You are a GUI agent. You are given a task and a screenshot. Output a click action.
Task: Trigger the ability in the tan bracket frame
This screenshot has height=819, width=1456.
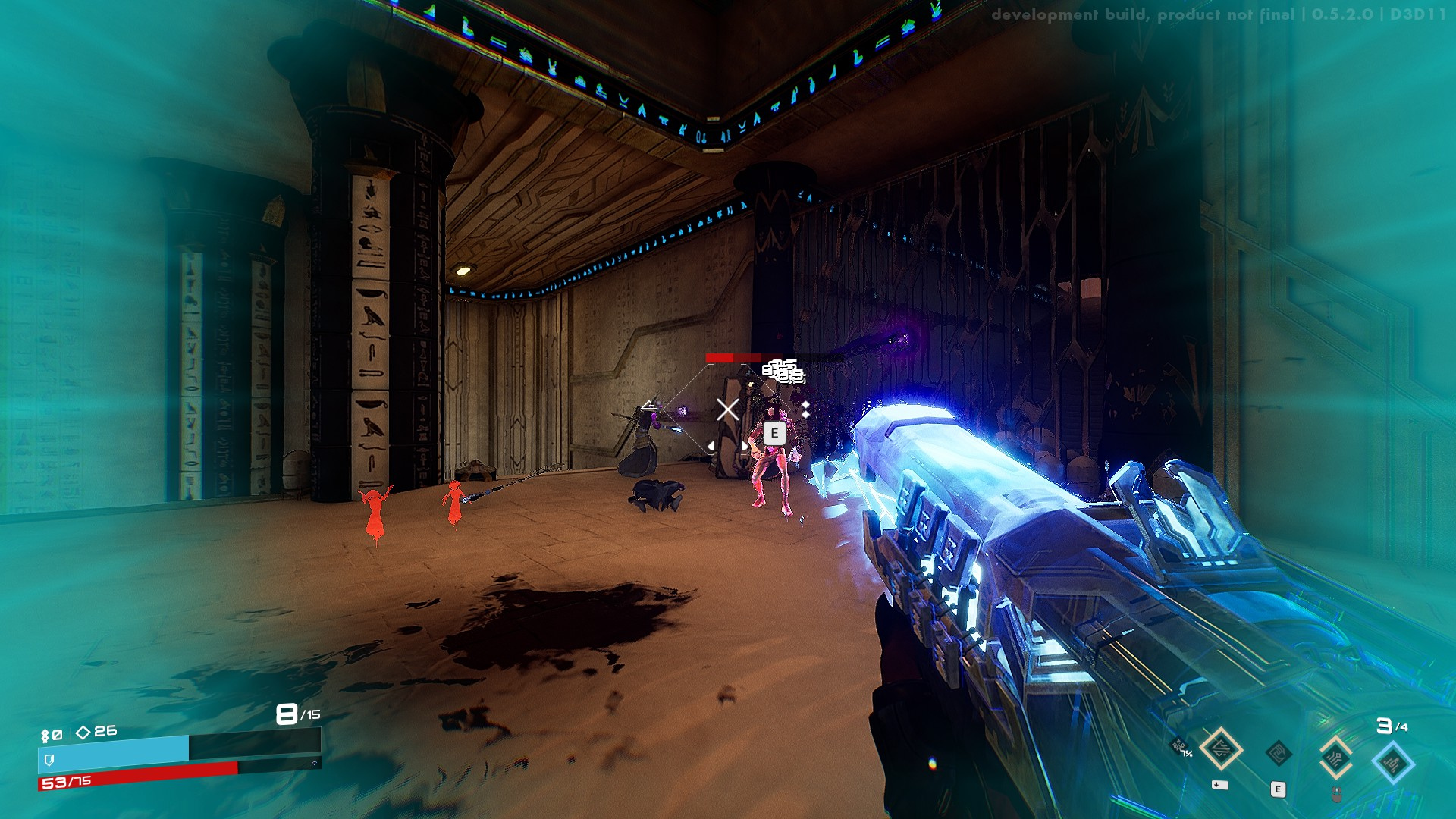[1335, 757]
